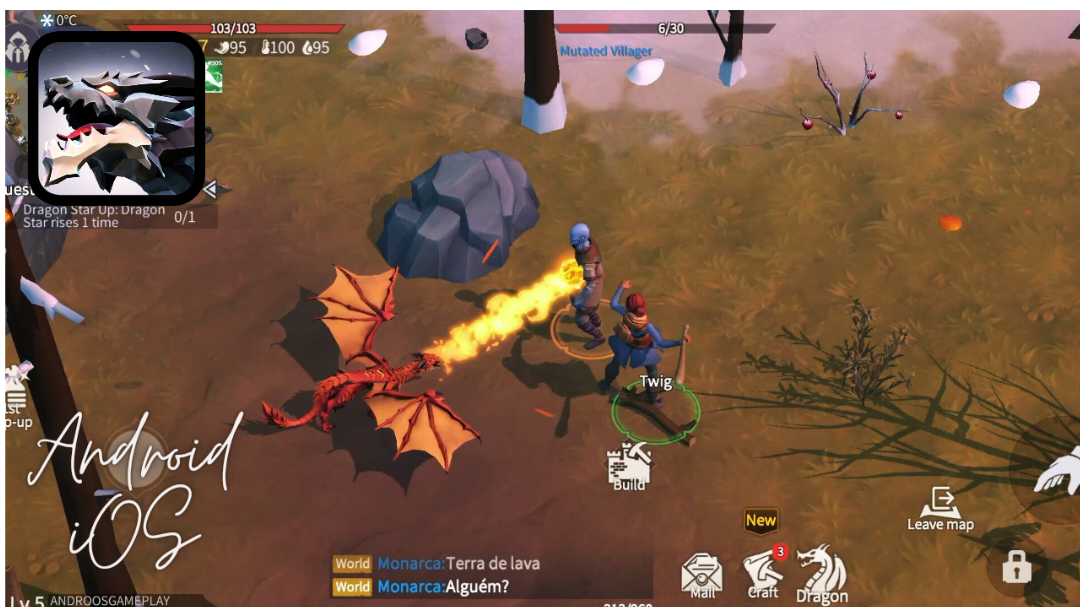Screen dimensions: 1080x607
Task: Toggle the padlock lock icon
Action: (x=1016, y=568)
